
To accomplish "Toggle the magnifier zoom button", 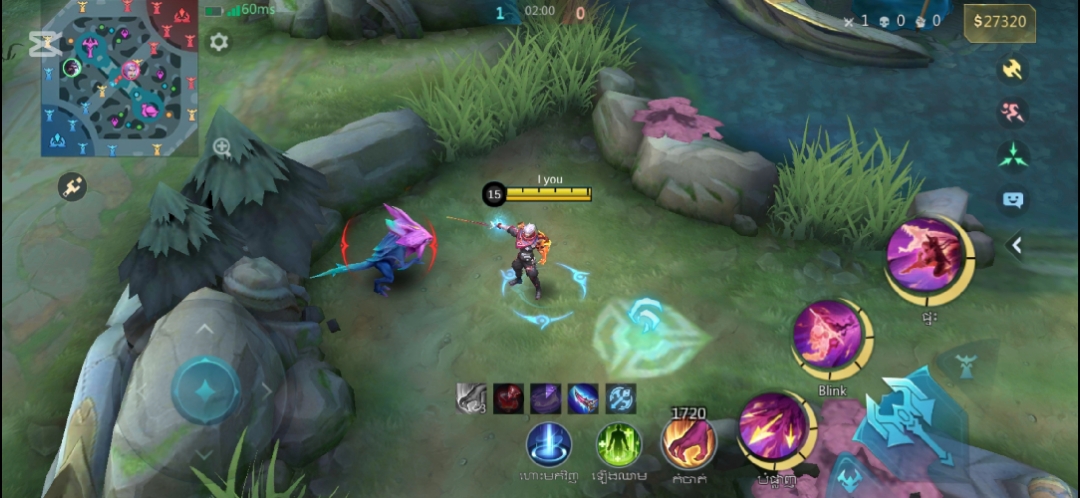I will point(222,148).
